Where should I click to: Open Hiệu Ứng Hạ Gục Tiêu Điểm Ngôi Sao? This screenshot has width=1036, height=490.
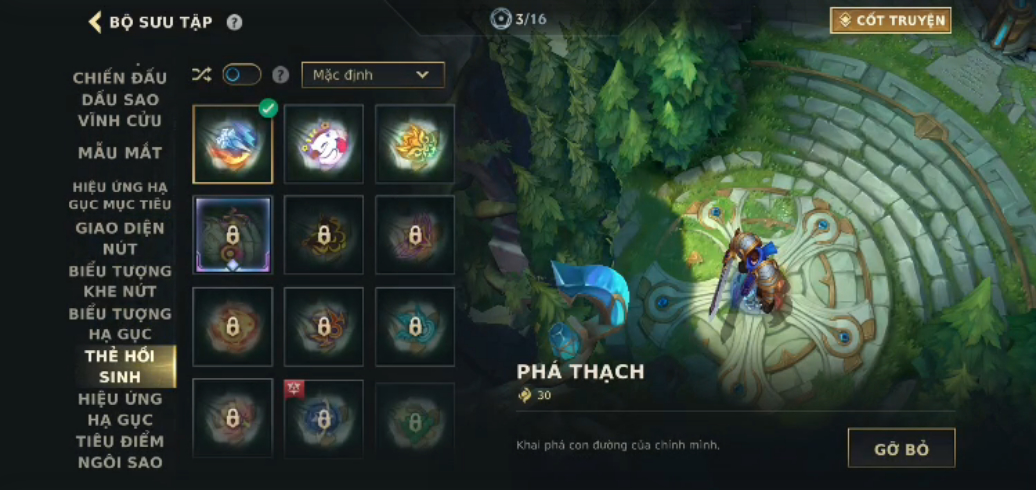tap(120, 430)
